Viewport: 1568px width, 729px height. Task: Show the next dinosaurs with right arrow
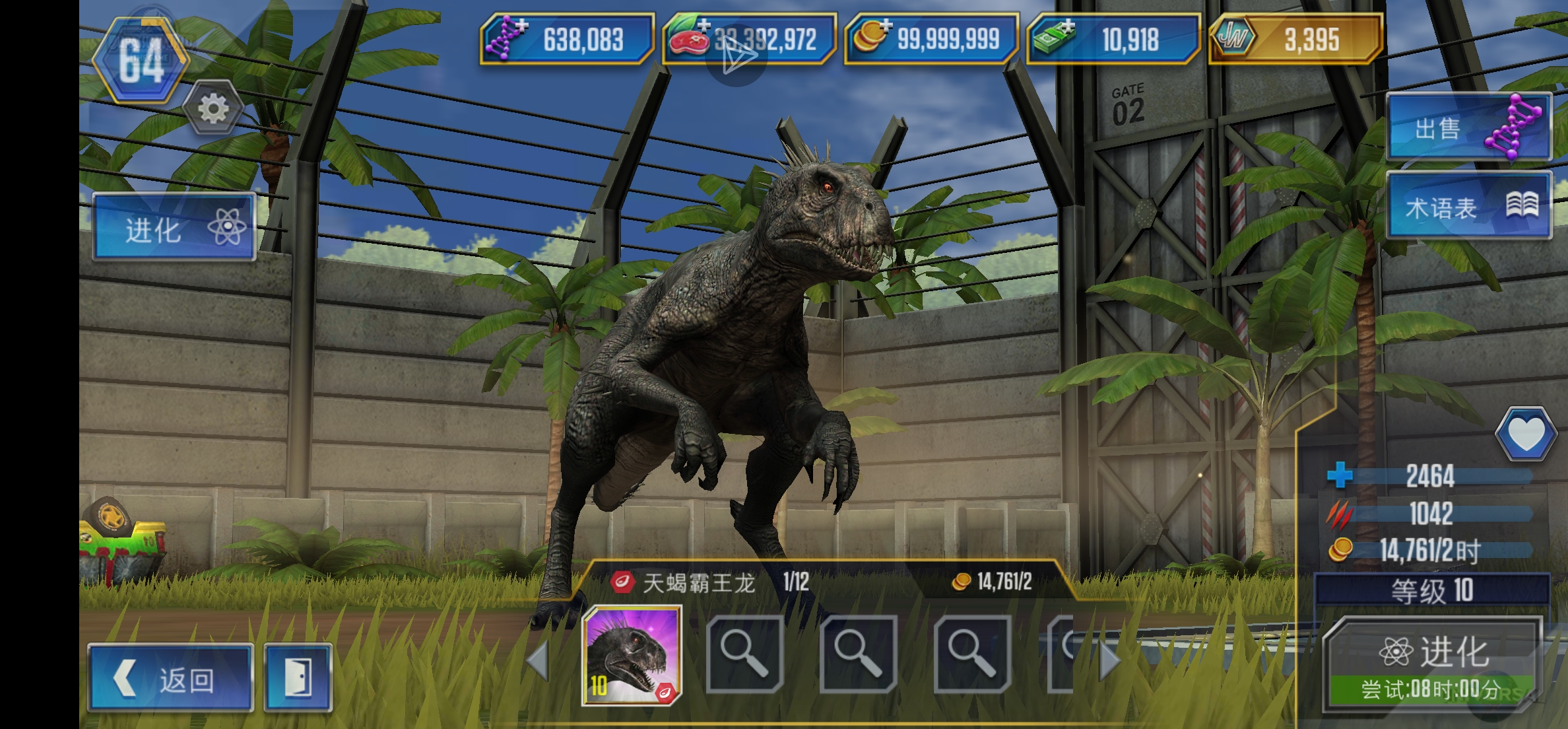point(1109,660)
